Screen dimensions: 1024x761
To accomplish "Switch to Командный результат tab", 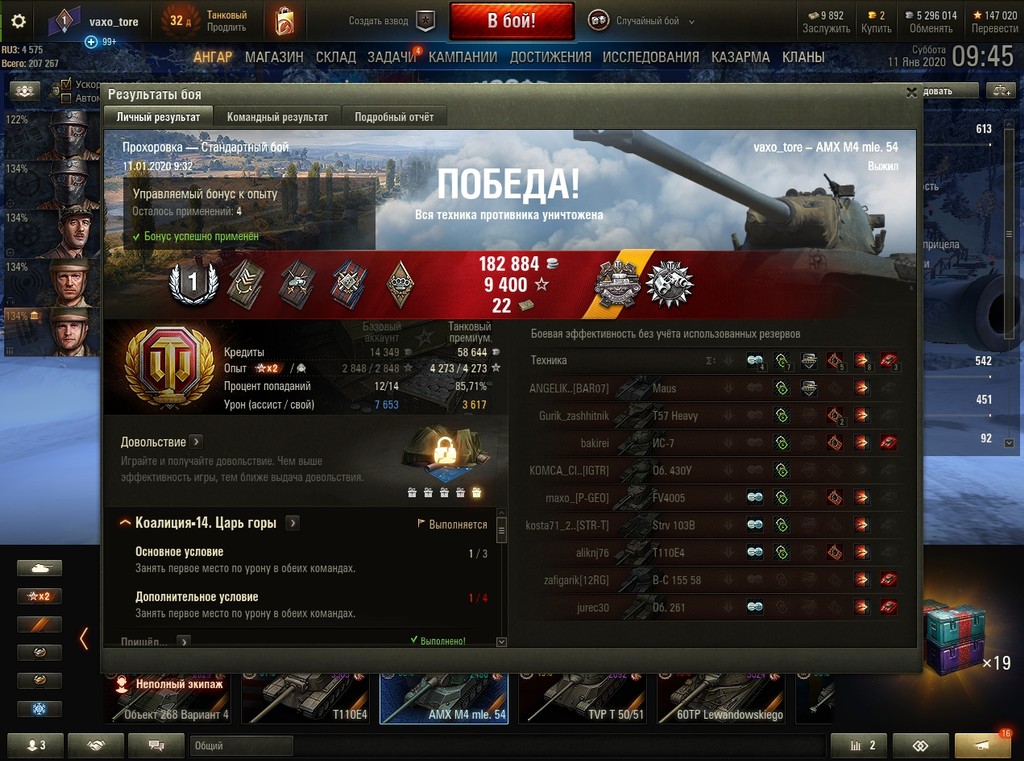I will [277, 117].
